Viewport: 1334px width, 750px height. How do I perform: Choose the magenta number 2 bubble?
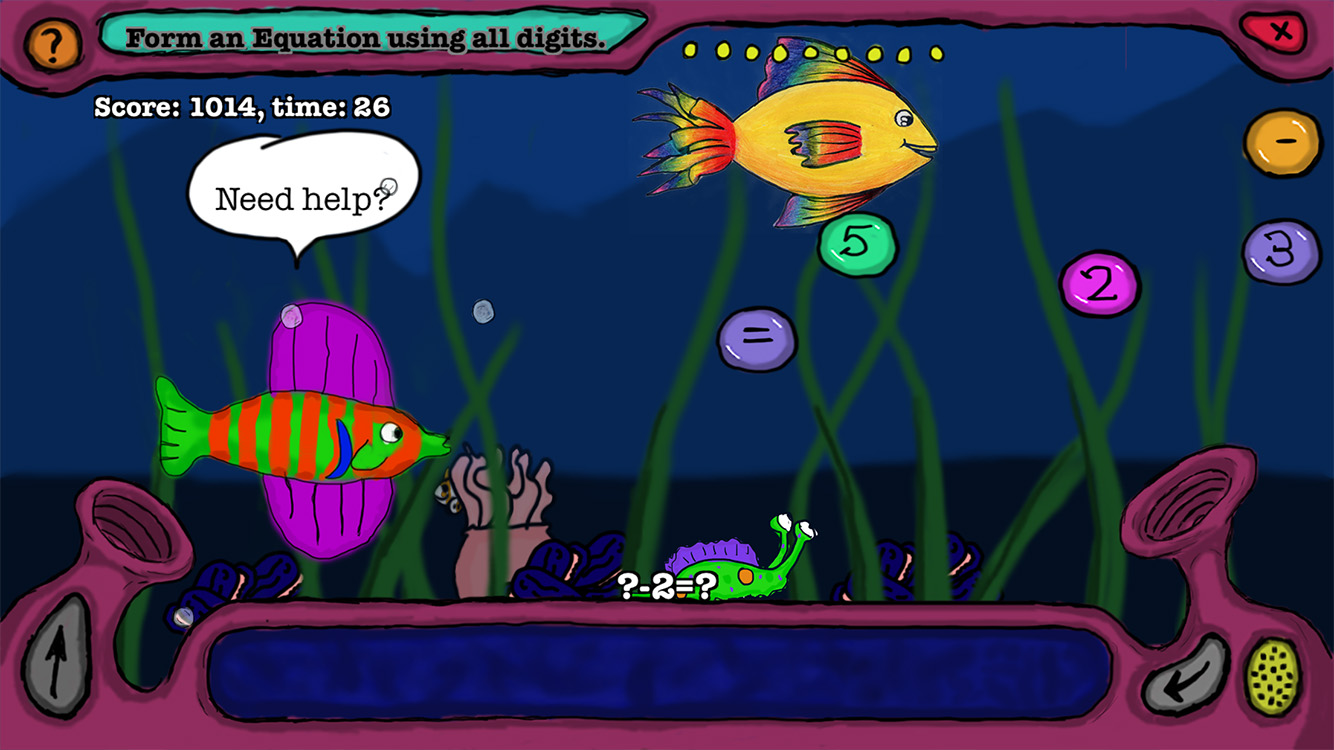click(1099, 285)
